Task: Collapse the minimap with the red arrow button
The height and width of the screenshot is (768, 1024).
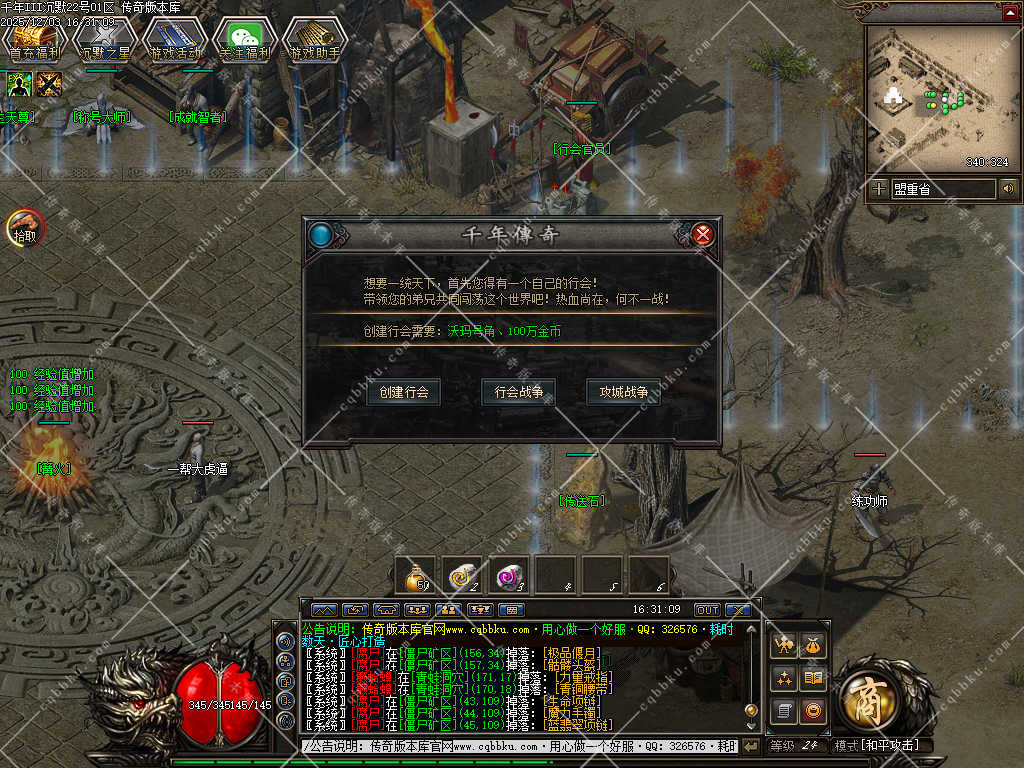Action: (1010, 12)
